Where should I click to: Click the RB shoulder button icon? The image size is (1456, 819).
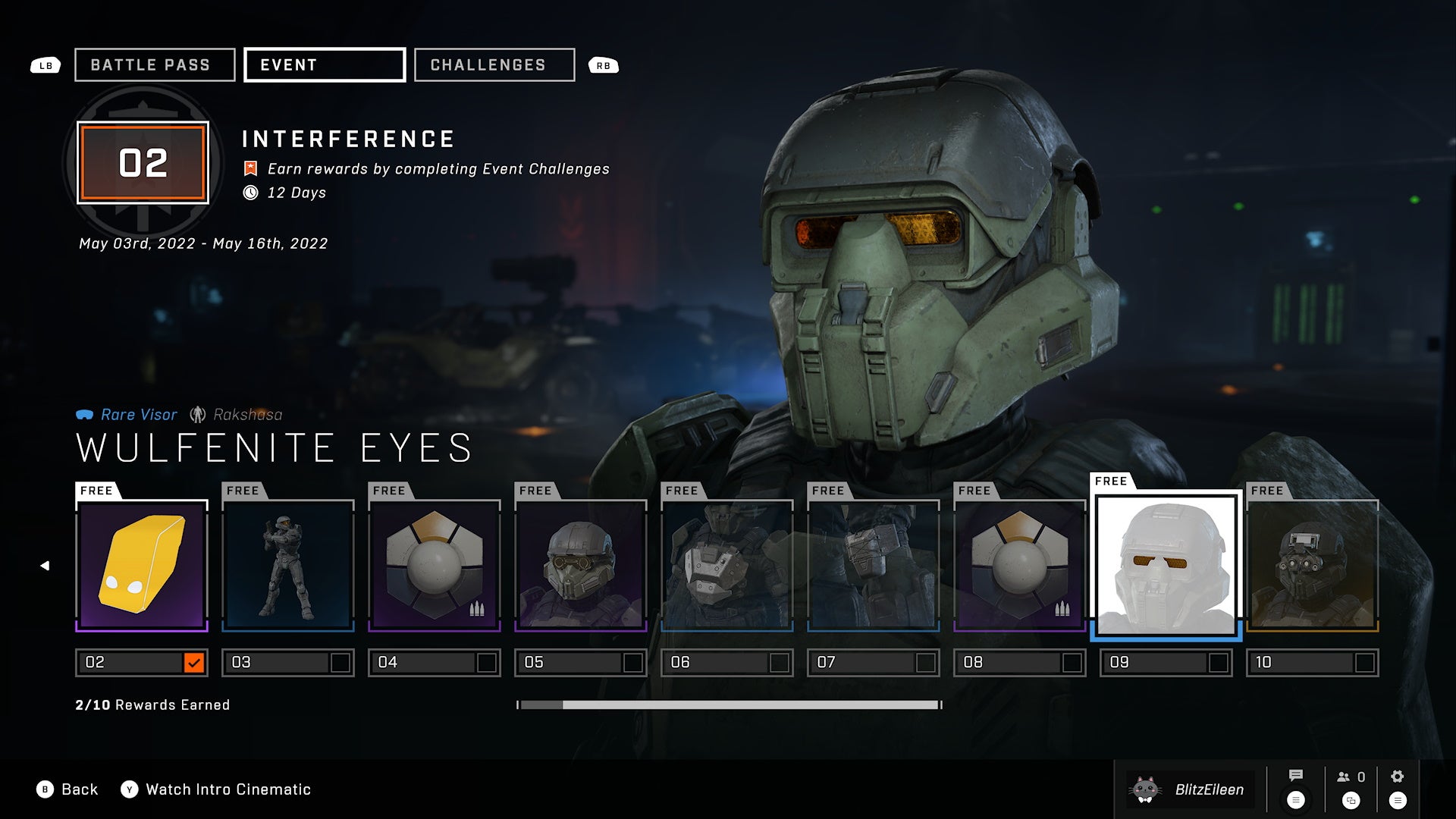[x=604, y=65]
